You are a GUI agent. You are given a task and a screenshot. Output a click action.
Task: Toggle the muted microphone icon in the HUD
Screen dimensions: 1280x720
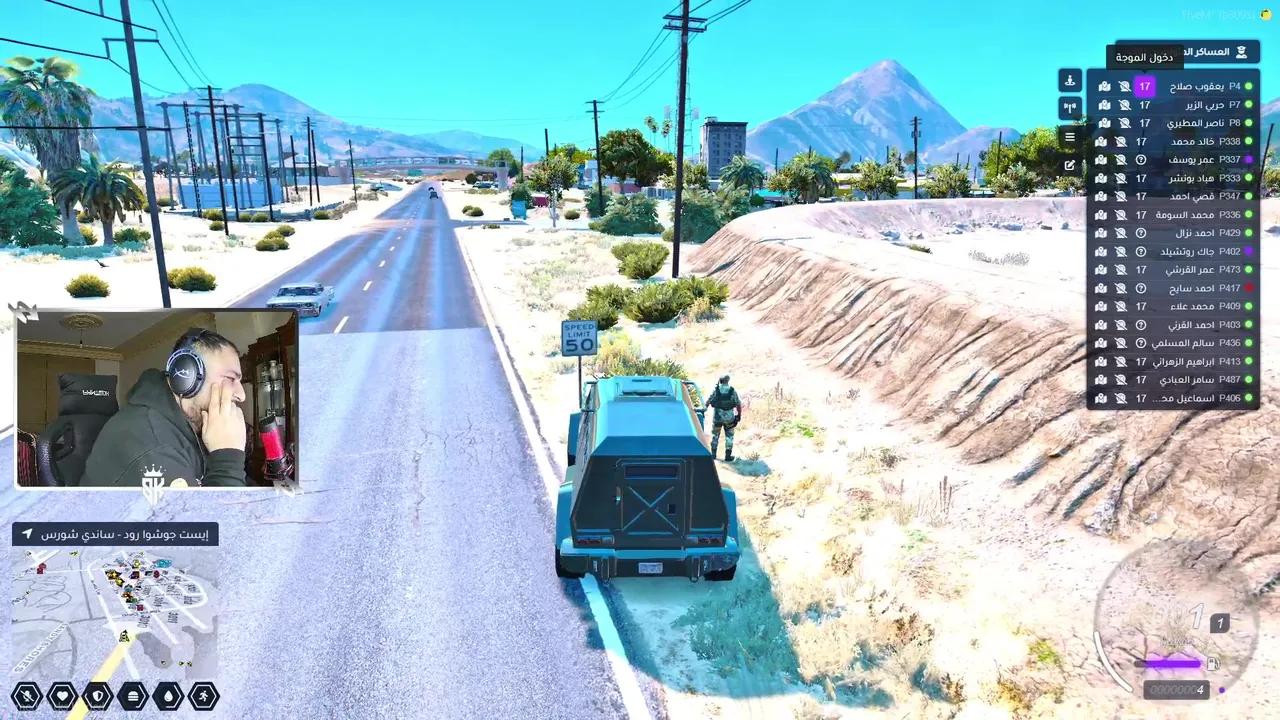[27, 695]
